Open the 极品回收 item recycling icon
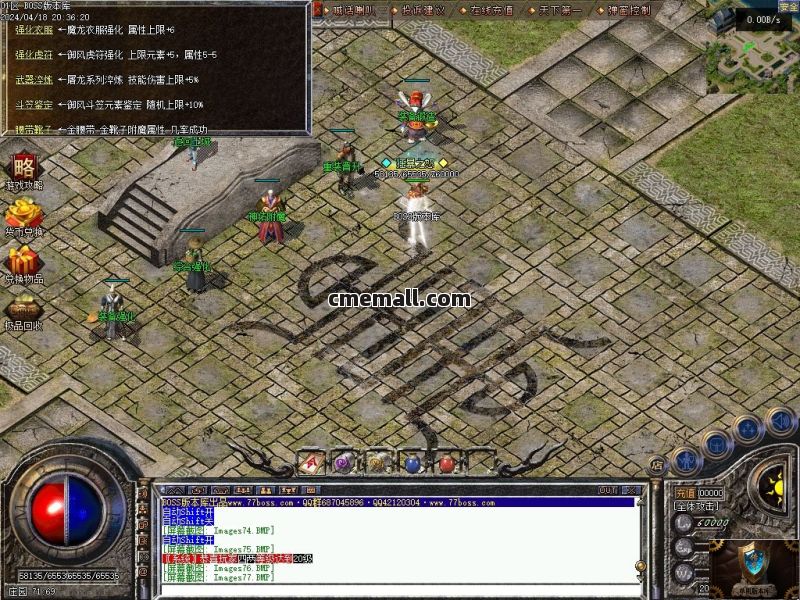Image resolution: width=800 pixels, height=600 pixels. coord(23,309)
